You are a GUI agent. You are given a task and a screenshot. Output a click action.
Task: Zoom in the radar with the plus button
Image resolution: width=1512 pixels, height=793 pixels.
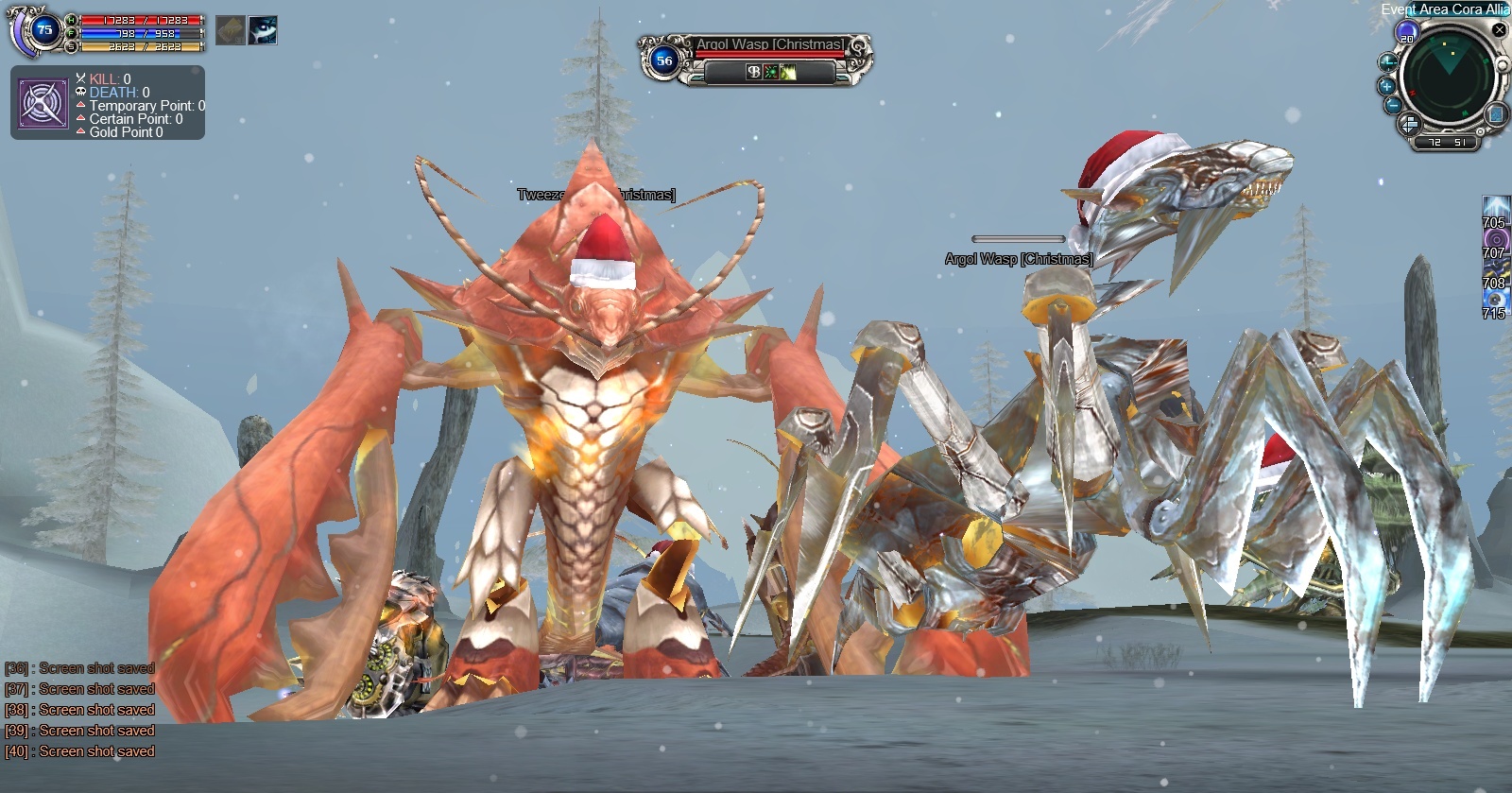click(x=1386, y=86)
